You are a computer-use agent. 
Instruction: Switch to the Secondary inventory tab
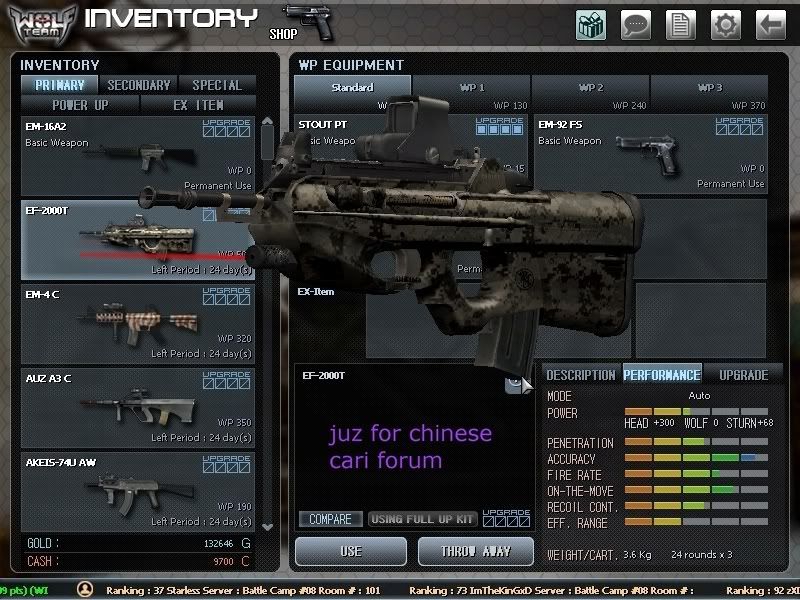(139, 85)
